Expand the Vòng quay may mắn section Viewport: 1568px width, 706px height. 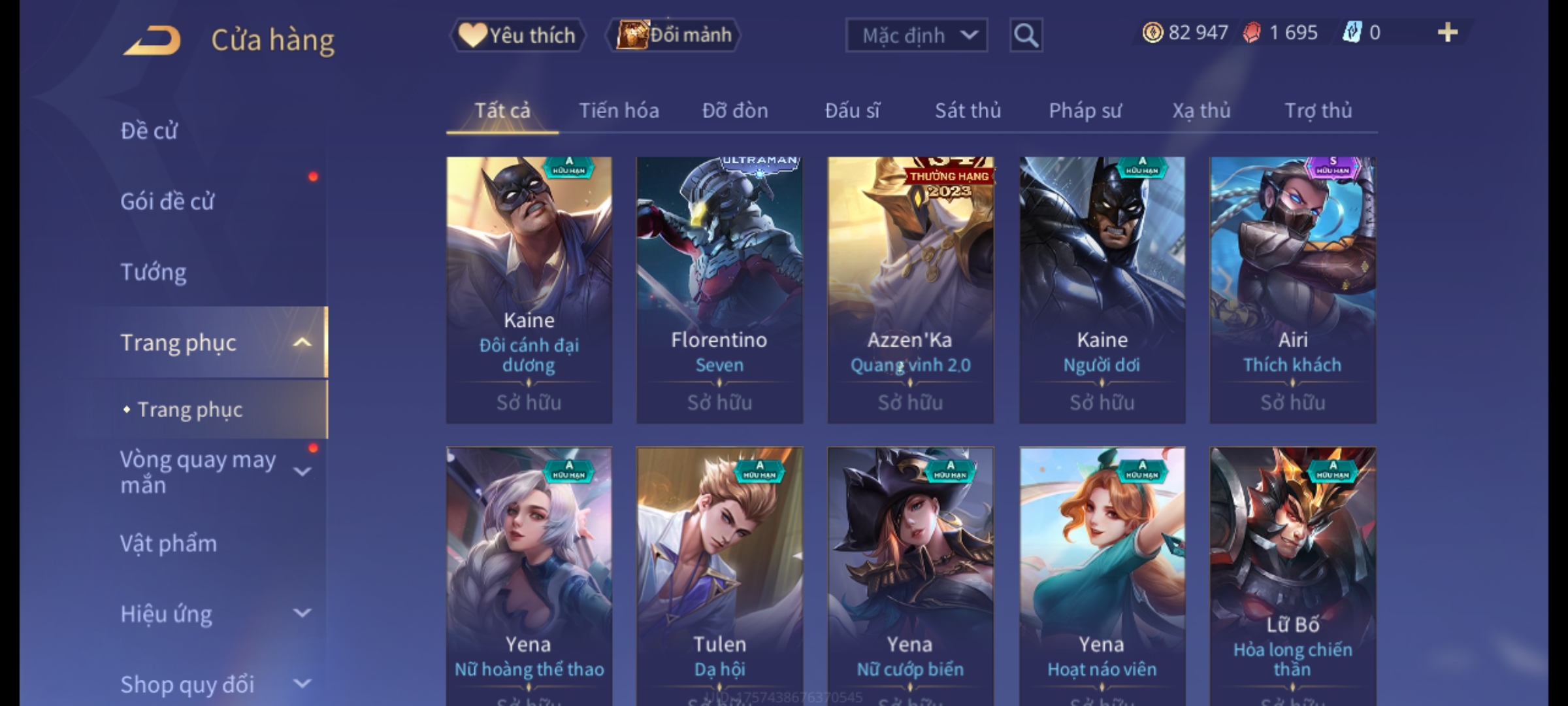[x=302, y=472]
